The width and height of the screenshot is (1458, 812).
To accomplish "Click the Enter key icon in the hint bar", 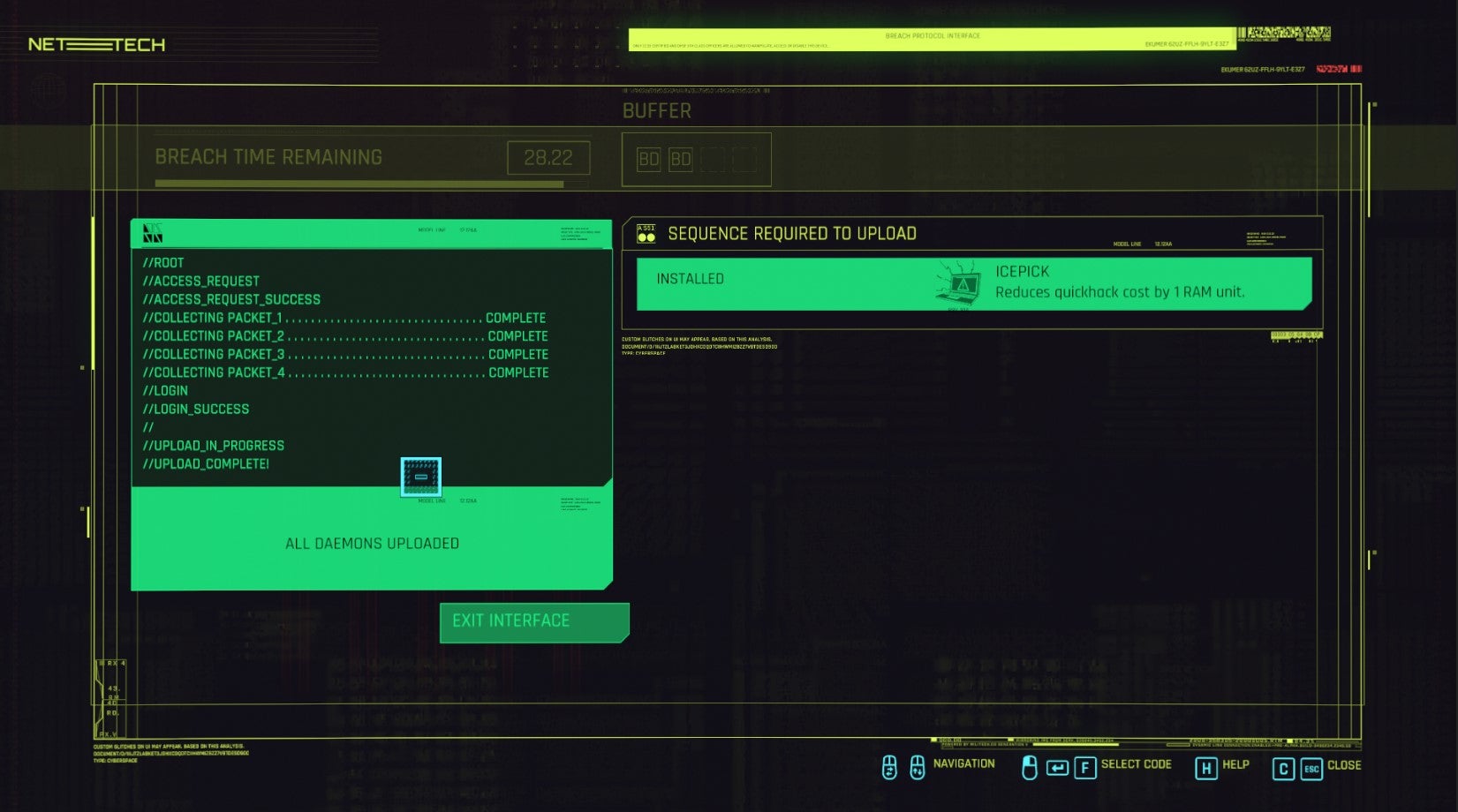I will (1058, 765).
